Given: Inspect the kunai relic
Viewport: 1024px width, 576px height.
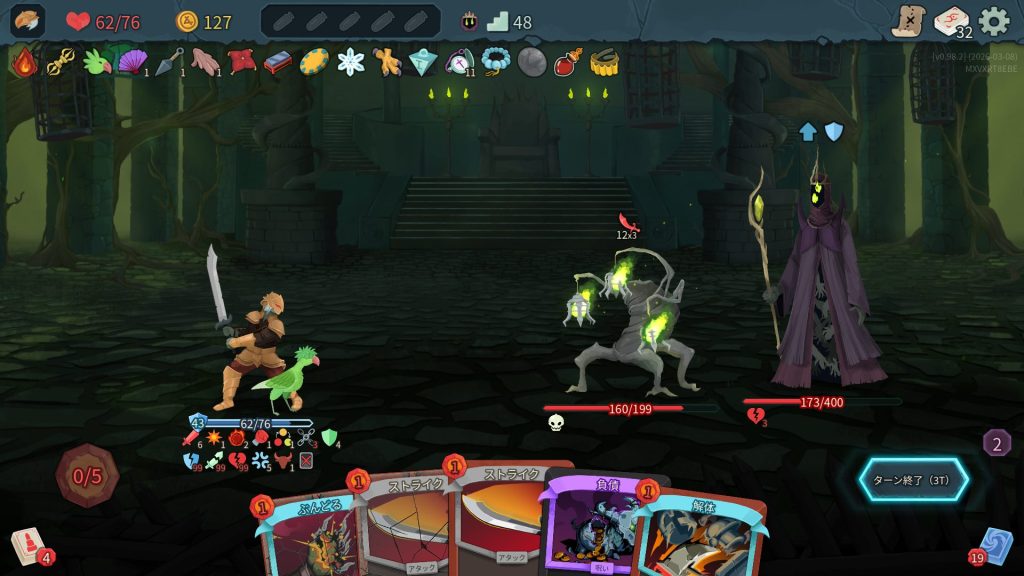Looking at the screenshot, I should 169,62.
